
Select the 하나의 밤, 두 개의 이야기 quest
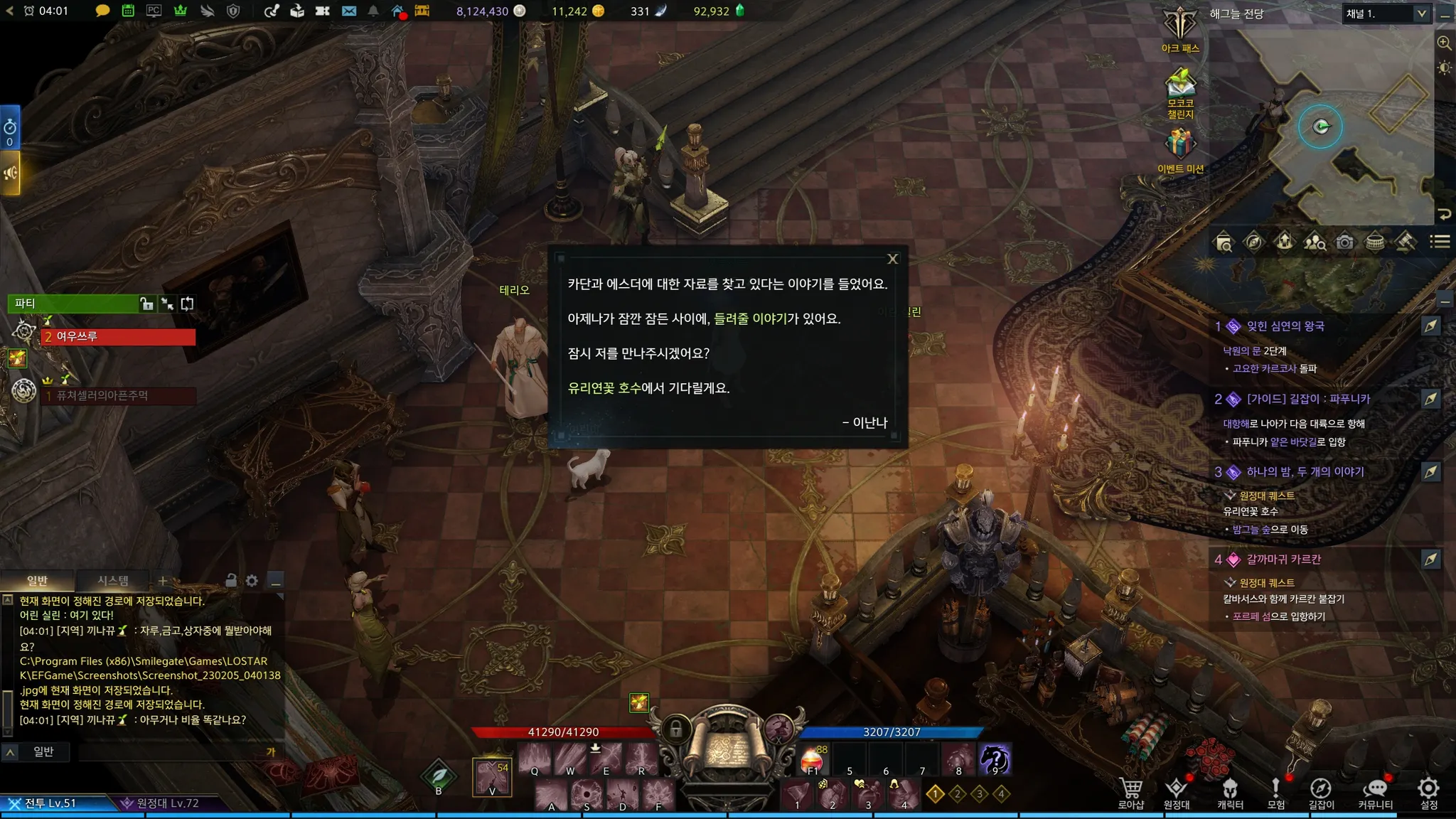click(x=1305, y=472)
